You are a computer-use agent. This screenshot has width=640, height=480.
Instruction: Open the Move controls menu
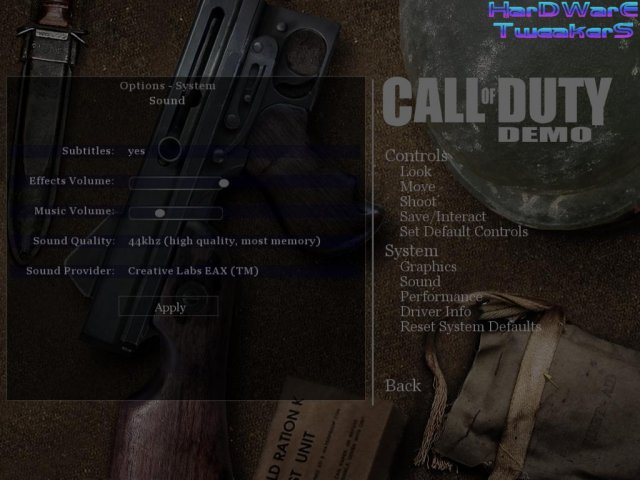(417, 187)
